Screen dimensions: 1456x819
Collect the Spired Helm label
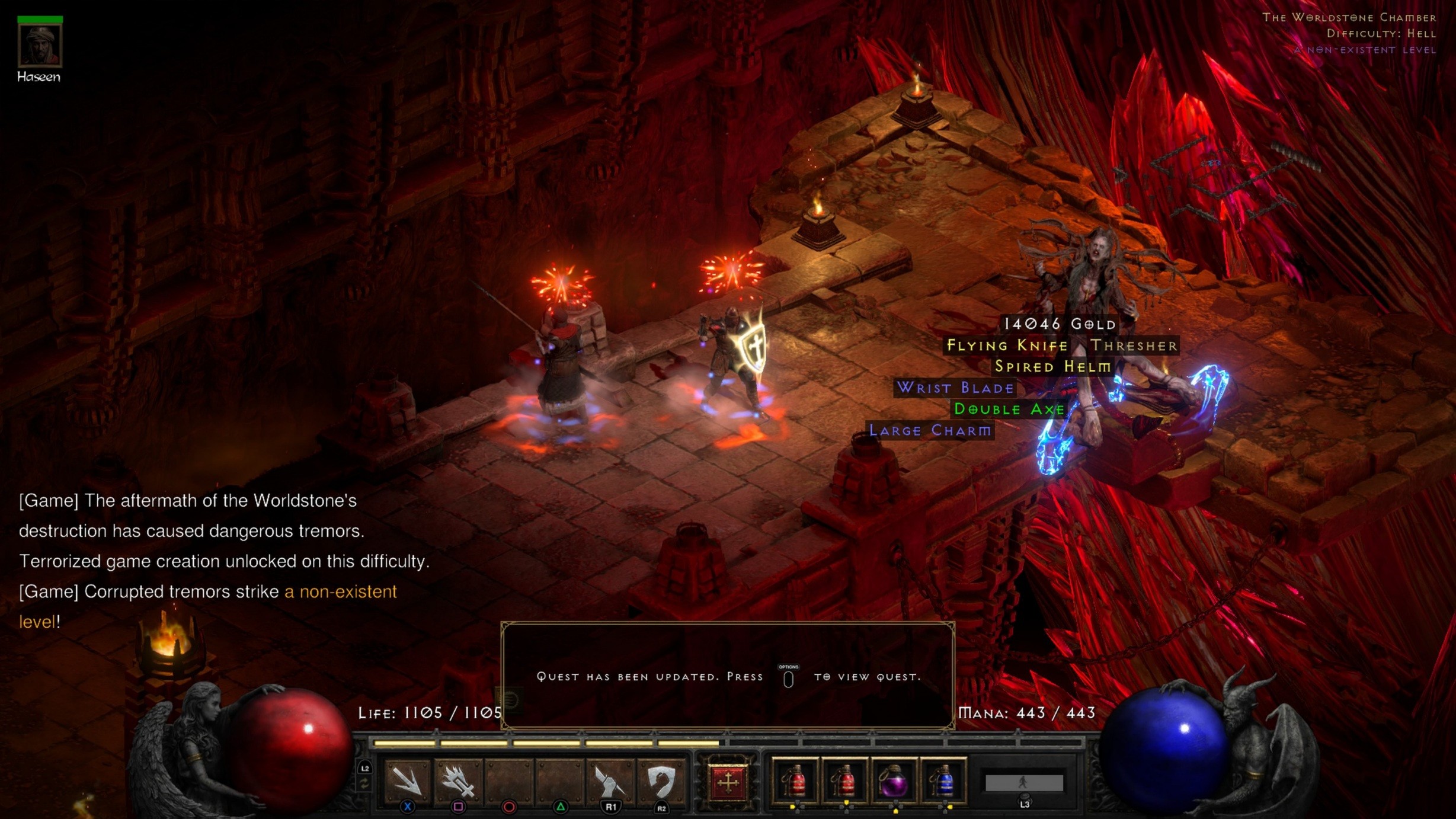tap(1052, 367)
